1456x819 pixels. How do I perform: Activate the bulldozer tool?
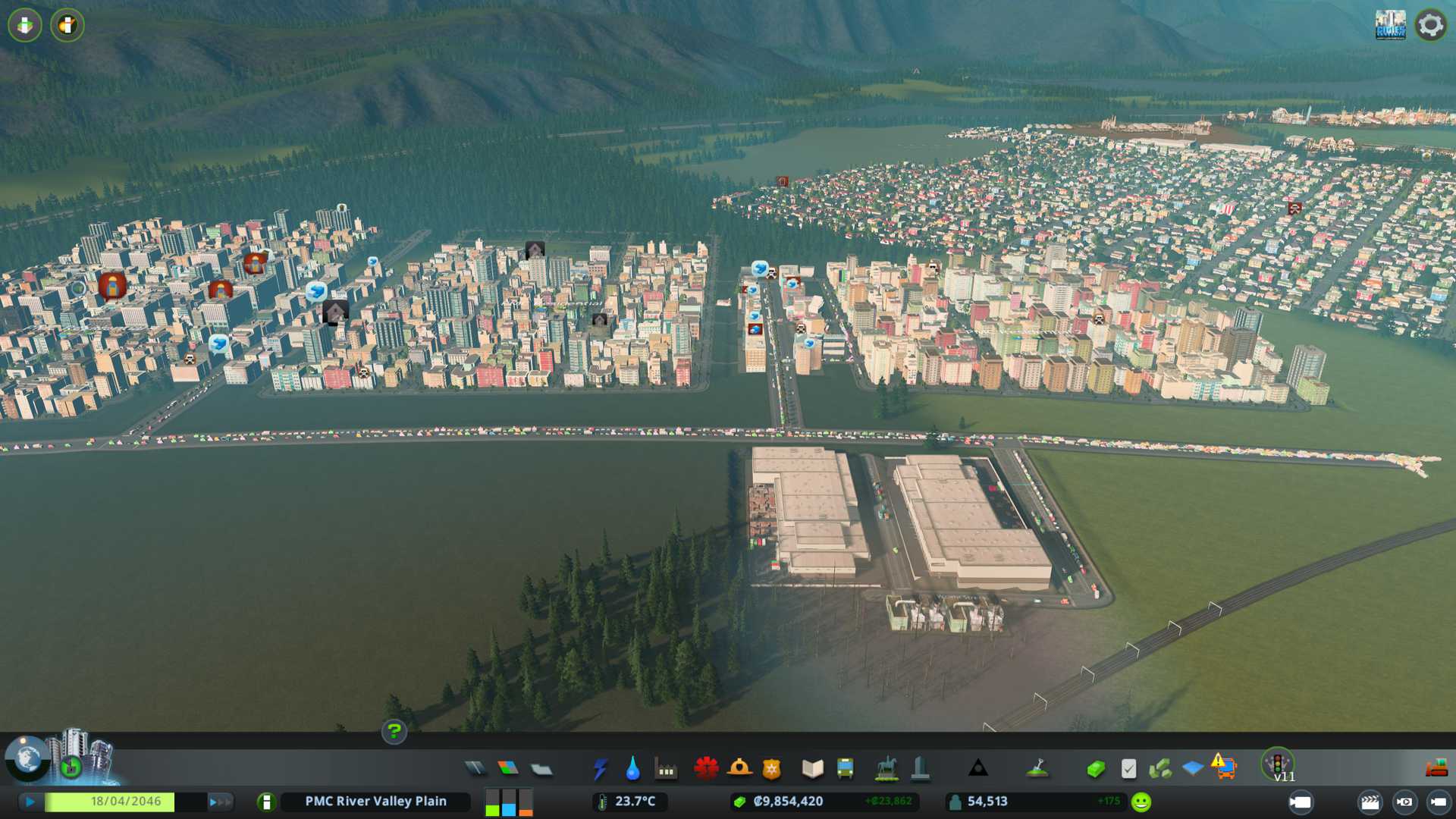pos(1436,769)
